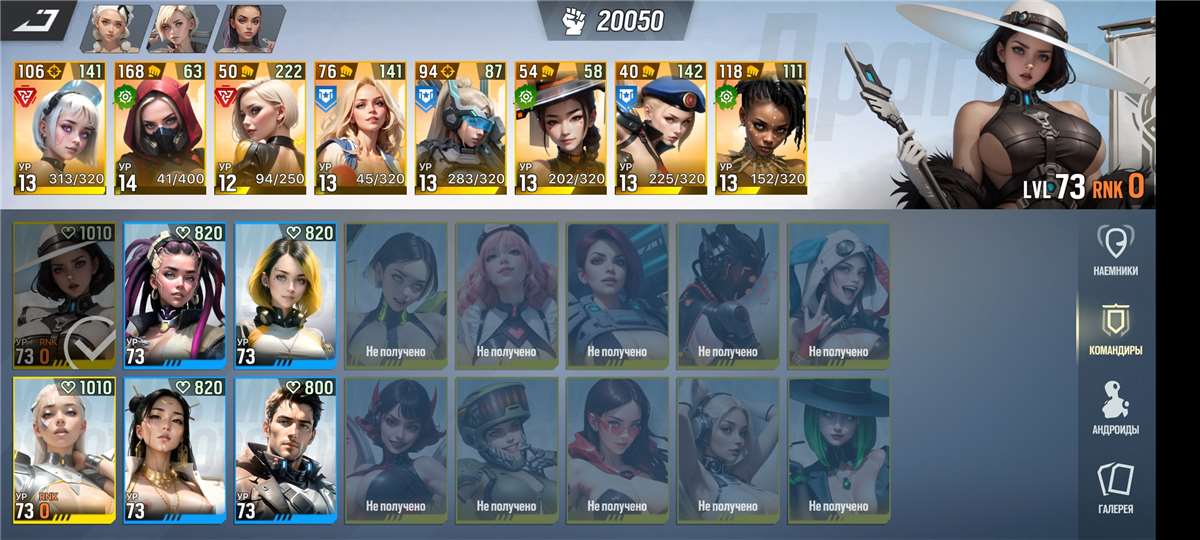The height and width of the screenshot is (540, 1200).
Task: Click the checkmarked white-hat commander card
Action: pyautogui.click(x=64, y=296)
